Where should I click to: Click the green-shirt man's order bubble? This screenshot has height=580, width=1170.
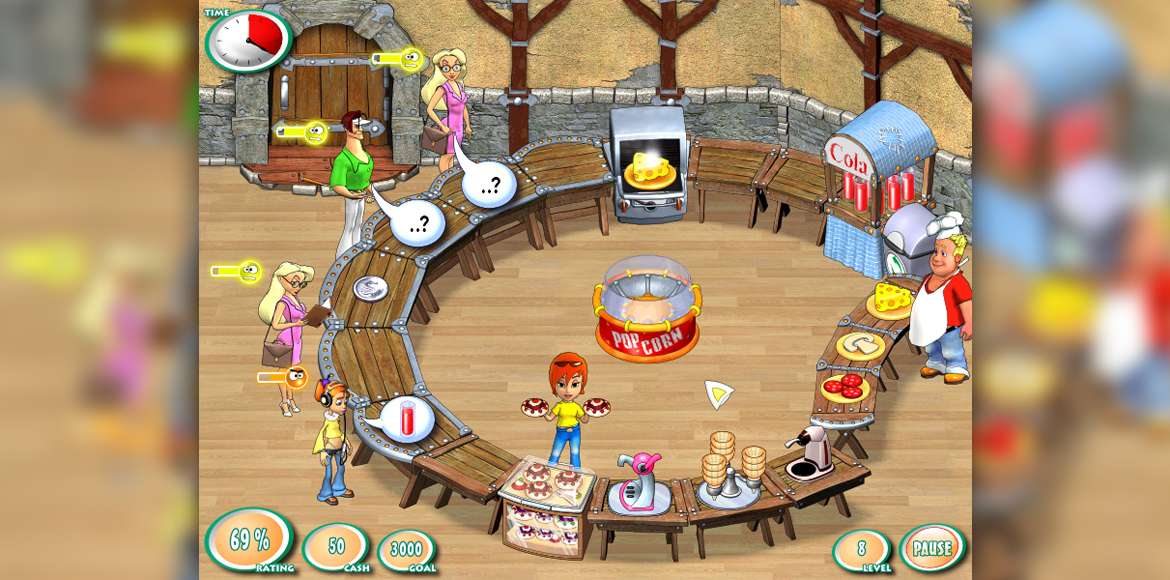[x=417, y=222]
